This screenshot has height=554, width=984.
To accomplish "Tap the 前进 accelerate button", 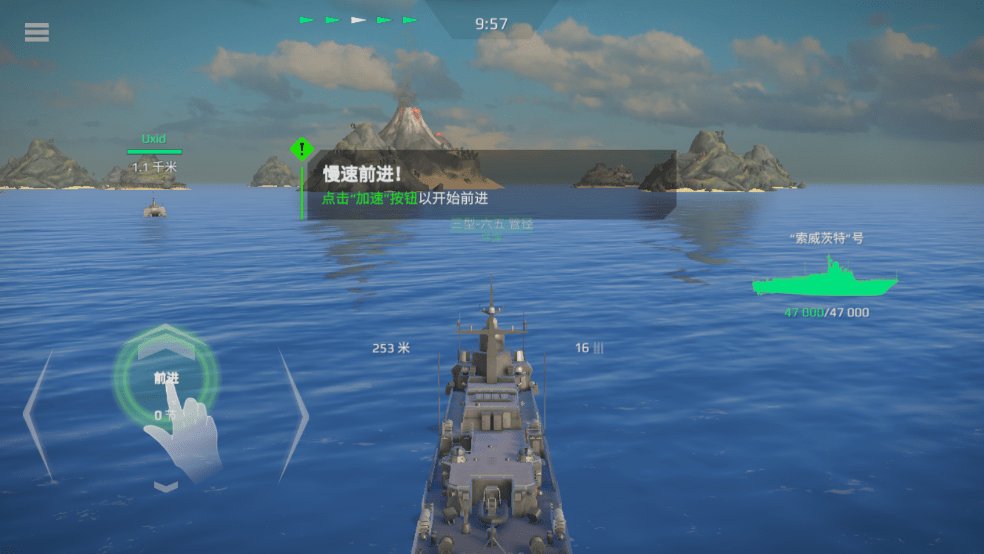I will (166, 377).
